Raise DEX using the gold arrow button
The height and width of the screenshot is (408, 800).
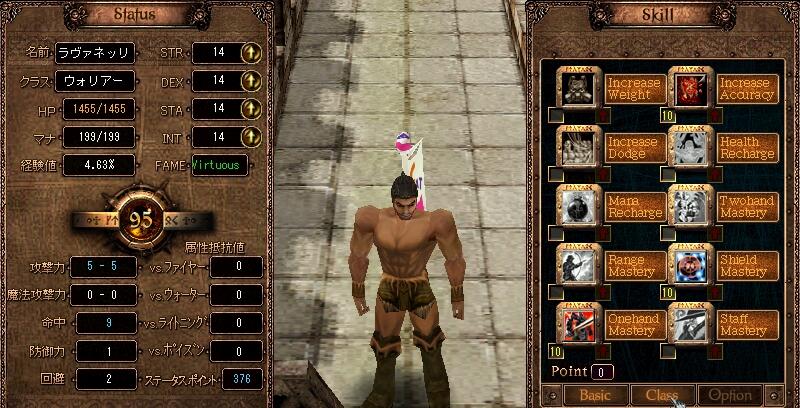click(252, 80)
